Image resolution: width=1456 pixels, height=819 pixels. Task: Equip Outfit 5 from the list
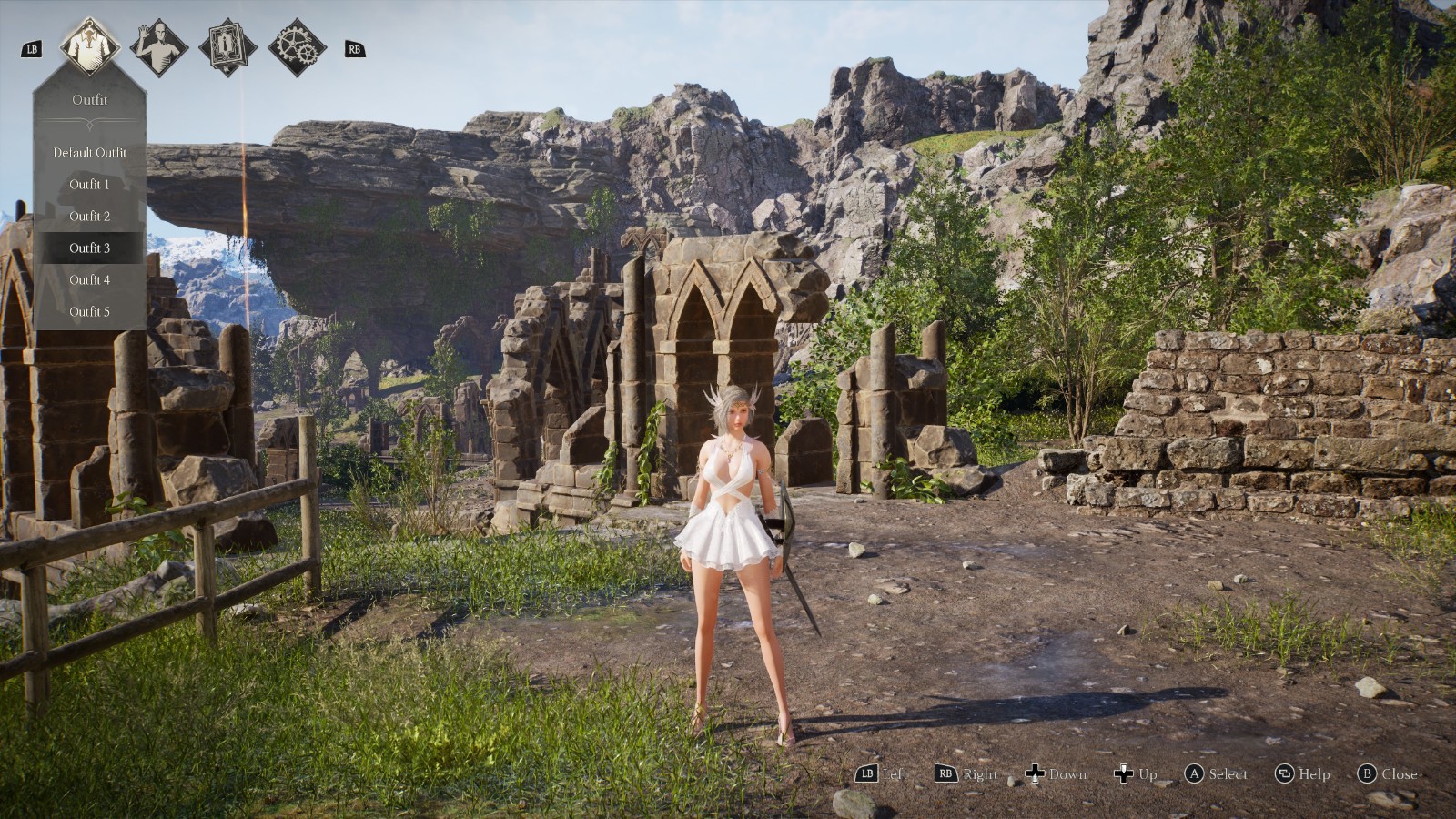click(x=89, y=312)
